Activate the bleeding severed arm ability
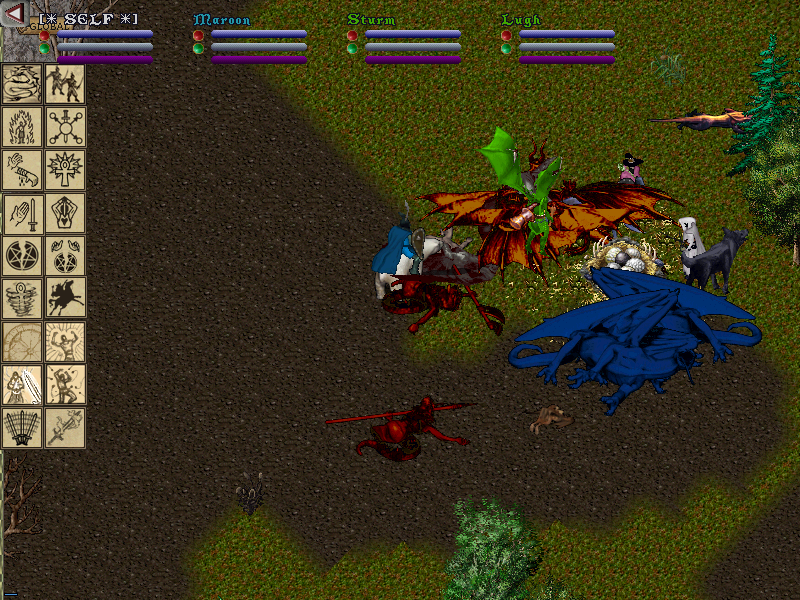This screenshot has width=800, height=600. click(22, 170)
